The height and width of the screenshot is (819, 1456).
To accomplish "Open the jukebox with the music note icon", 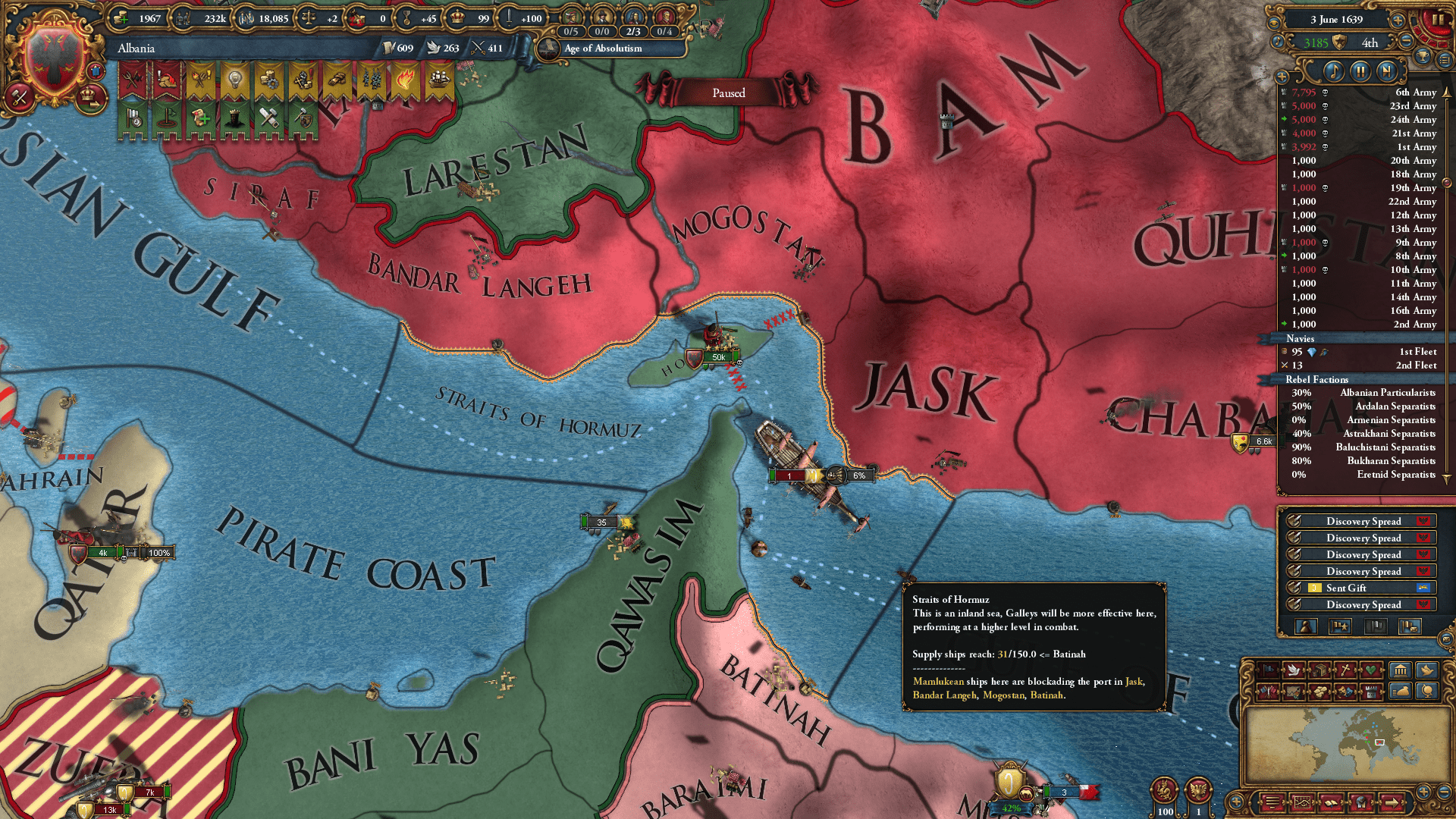I will 1335,73.
